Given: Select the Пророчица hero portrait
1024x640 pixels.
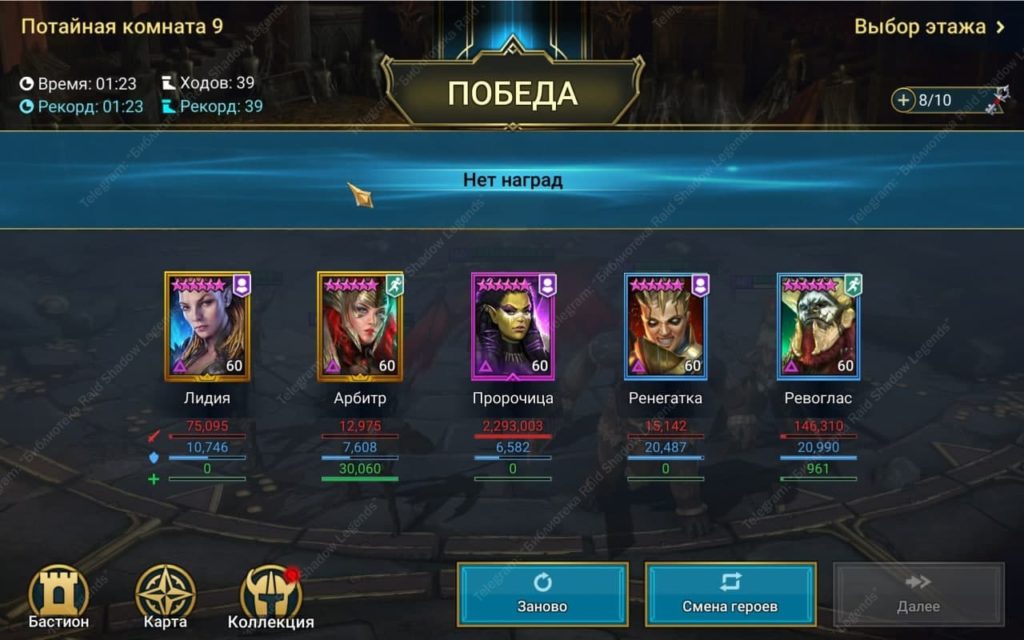Looking at the screenshot, I should pyautogui.click(x=513, y=326).
